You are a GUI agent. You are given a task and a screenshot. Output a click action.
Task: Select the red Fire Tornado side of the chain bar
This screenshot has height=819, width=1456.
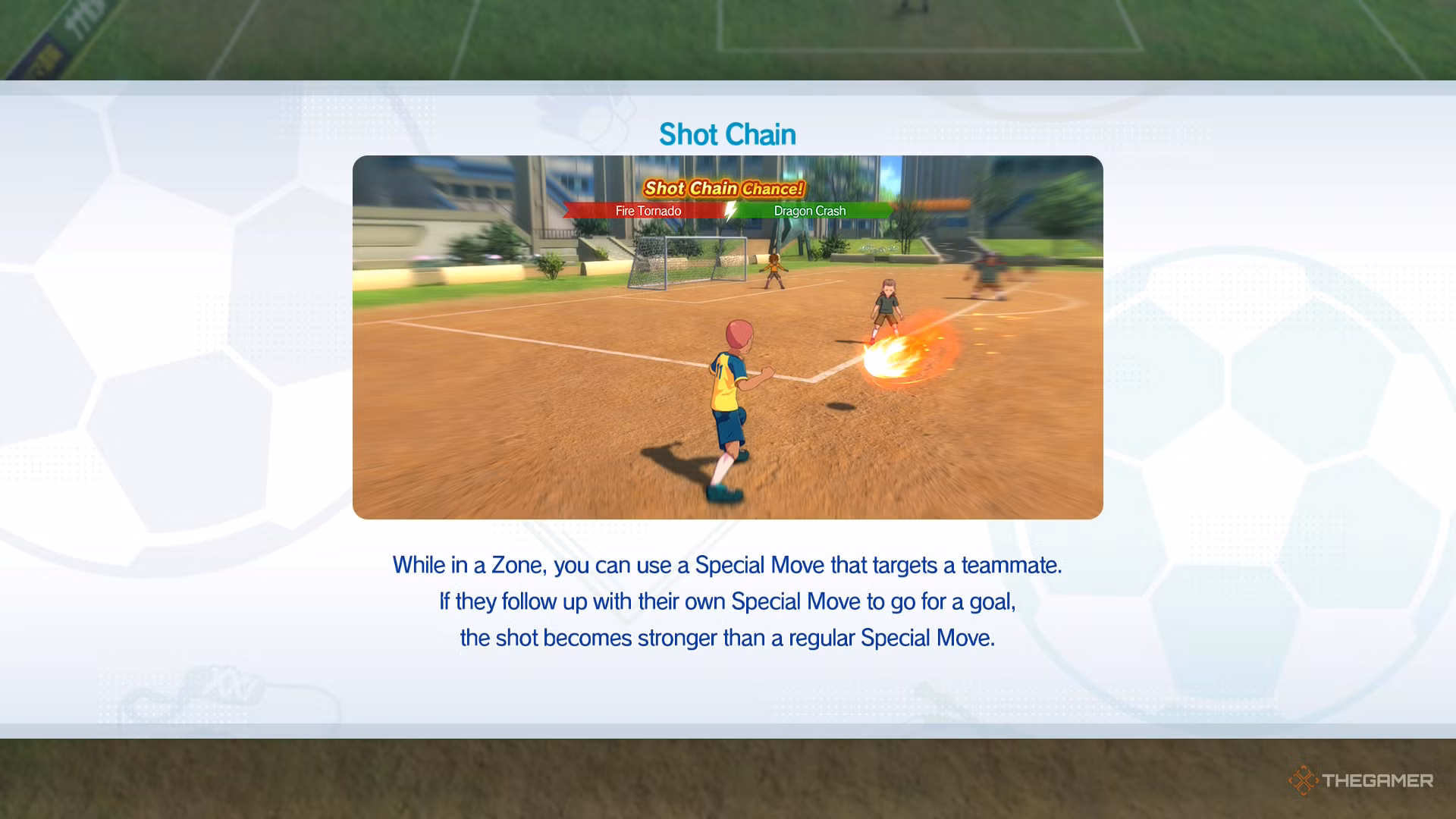click(648, 211)
